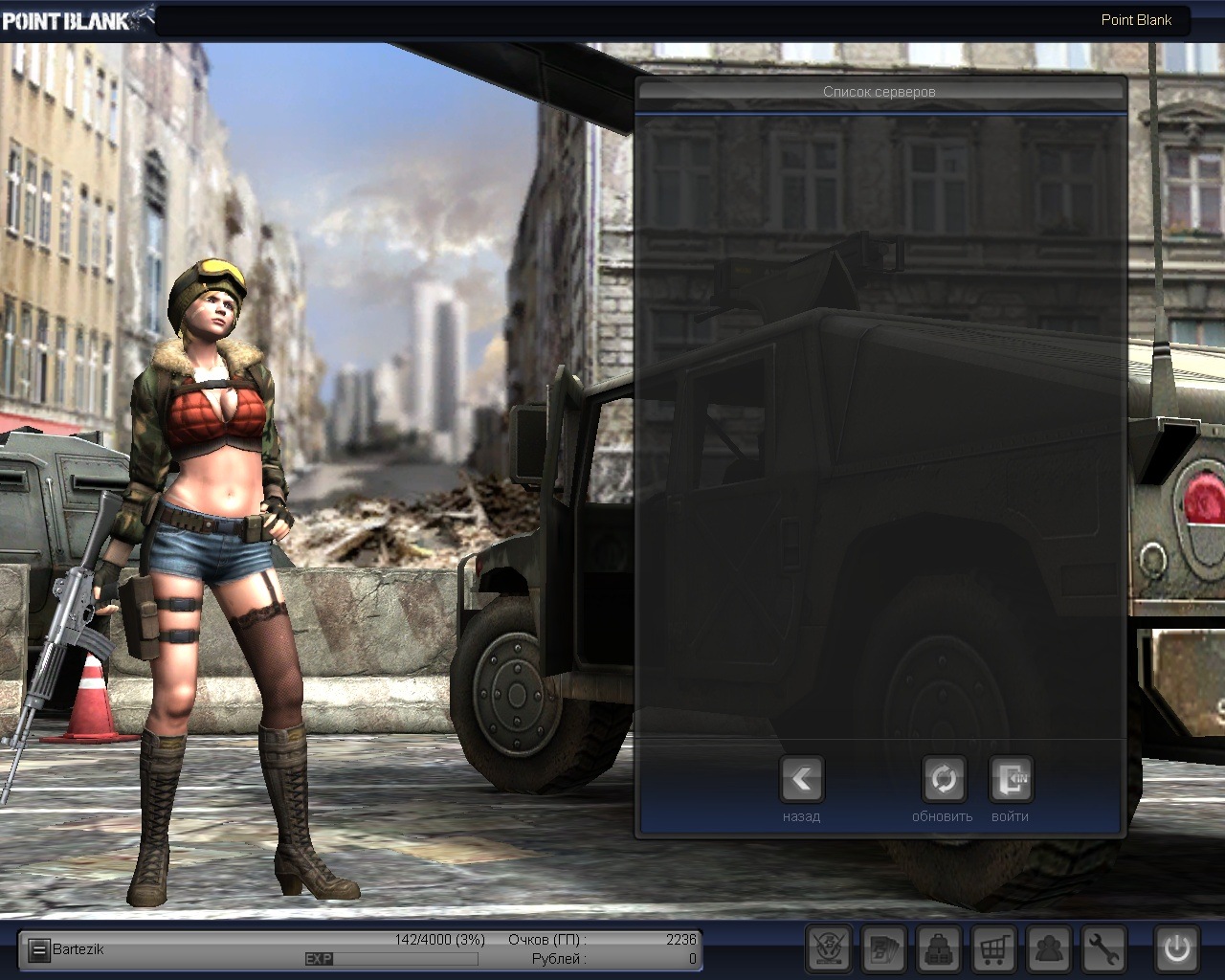Viewport: 1225px width, 980px height.
Task: Go back with the назад button
Action: tap(802, 780)
